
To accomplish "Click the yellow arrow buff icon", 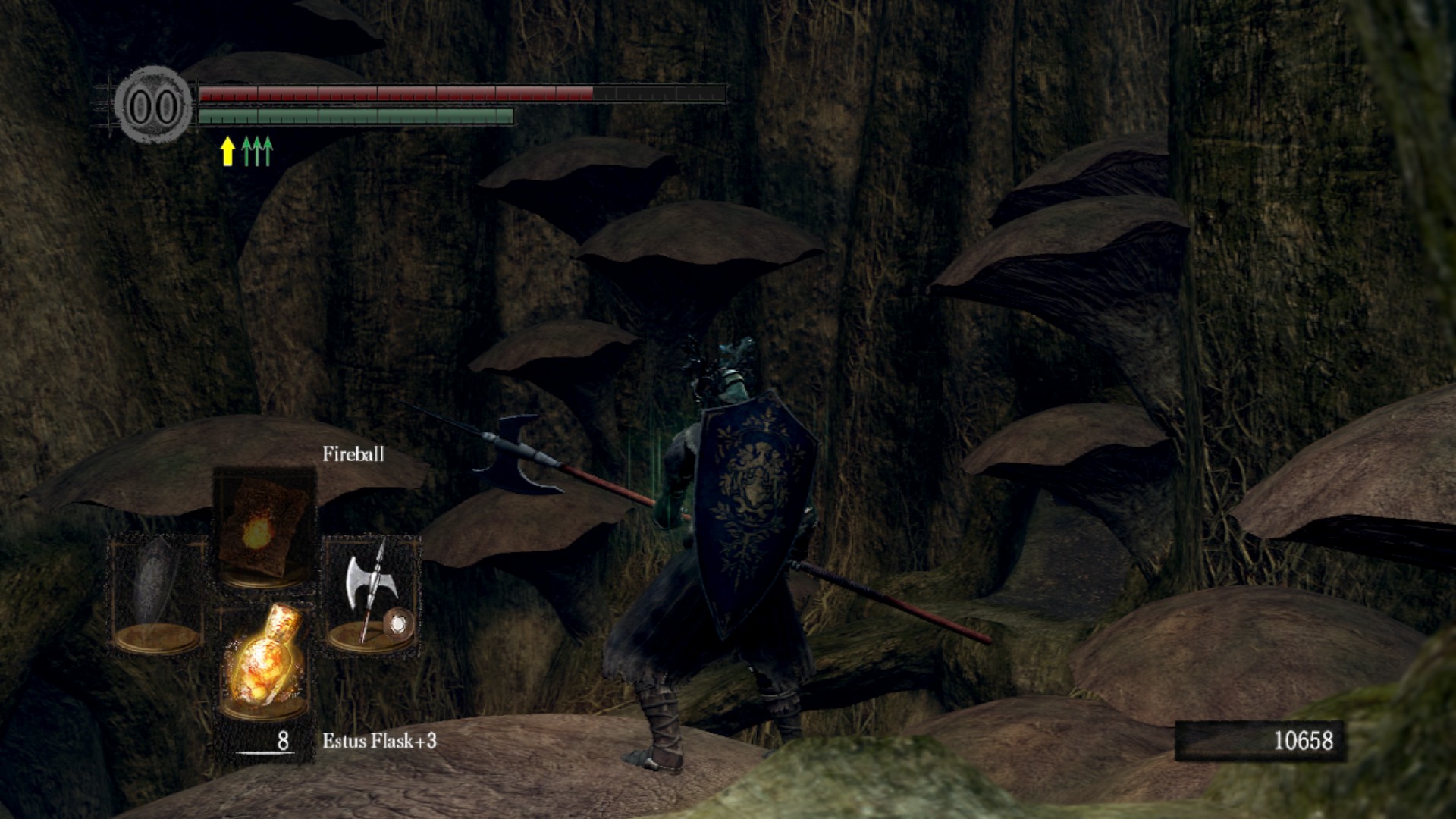I will click(x=227, y=150).
